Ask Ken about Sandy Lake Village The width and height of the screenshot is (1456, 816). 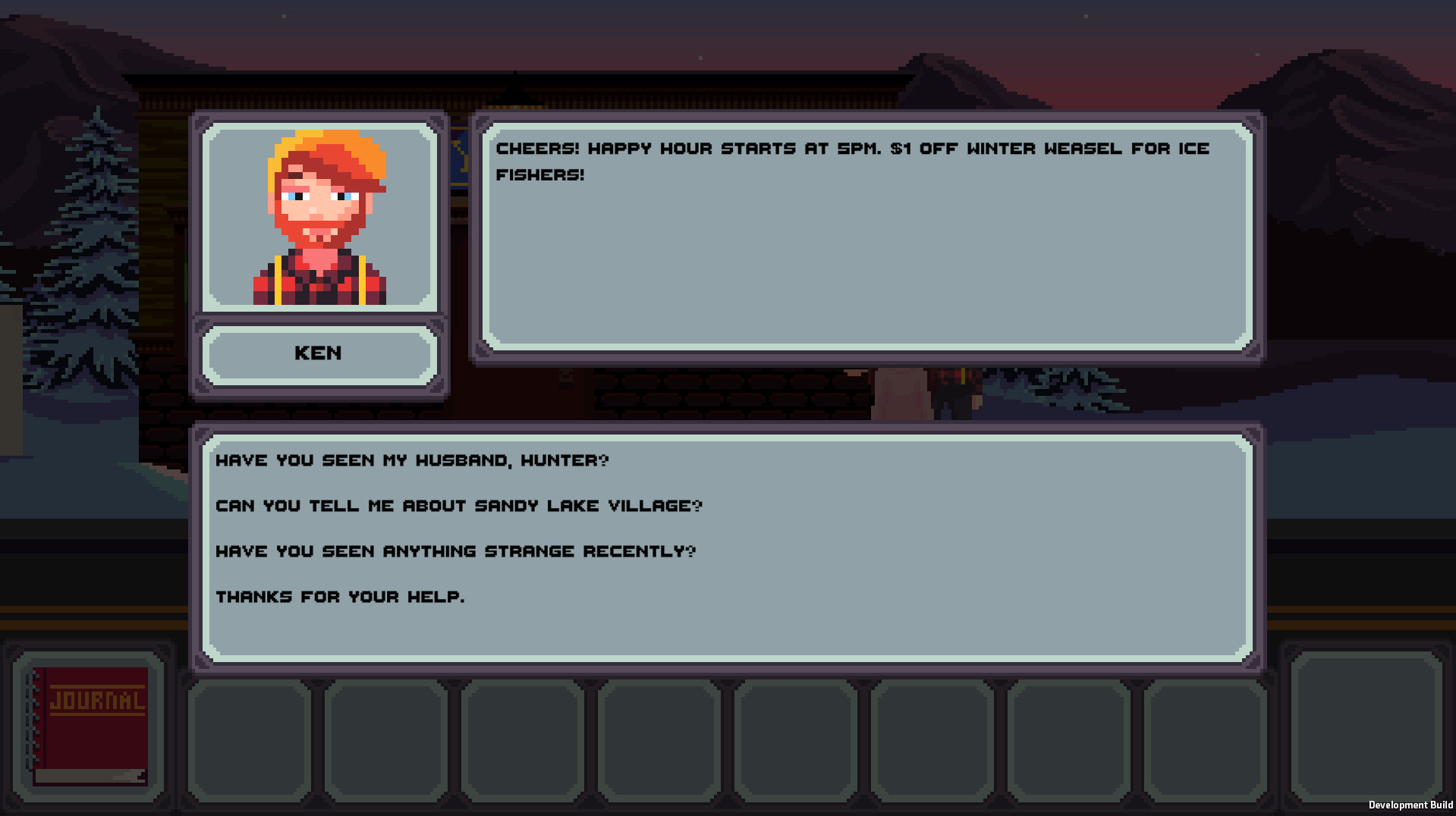[x=460, y=506]
